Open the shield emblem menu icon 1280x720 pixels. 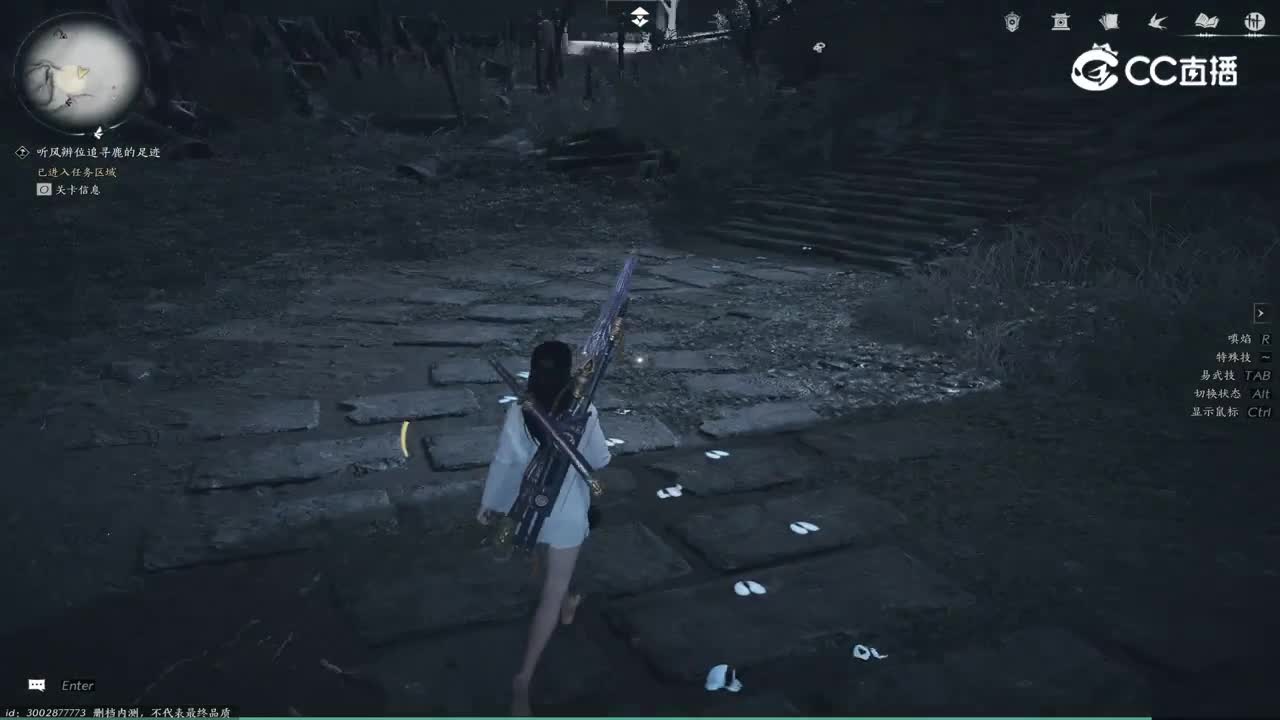[x=1011, y=21]
